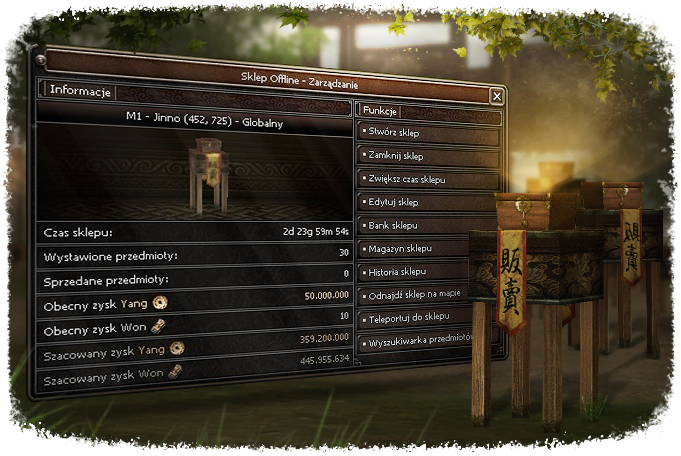Close the Sklep Offline management window
The width and height of the screenshot is (681, 456).
[x=496, y=95]
